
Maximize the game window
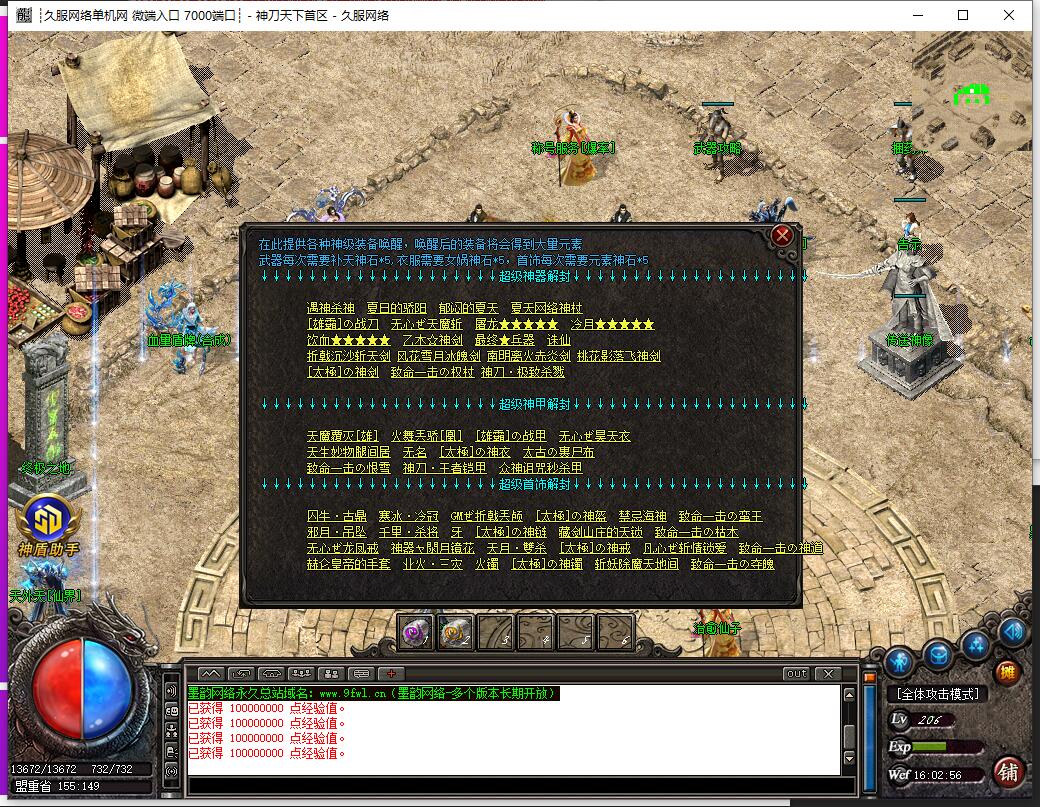tap(963, 15)
